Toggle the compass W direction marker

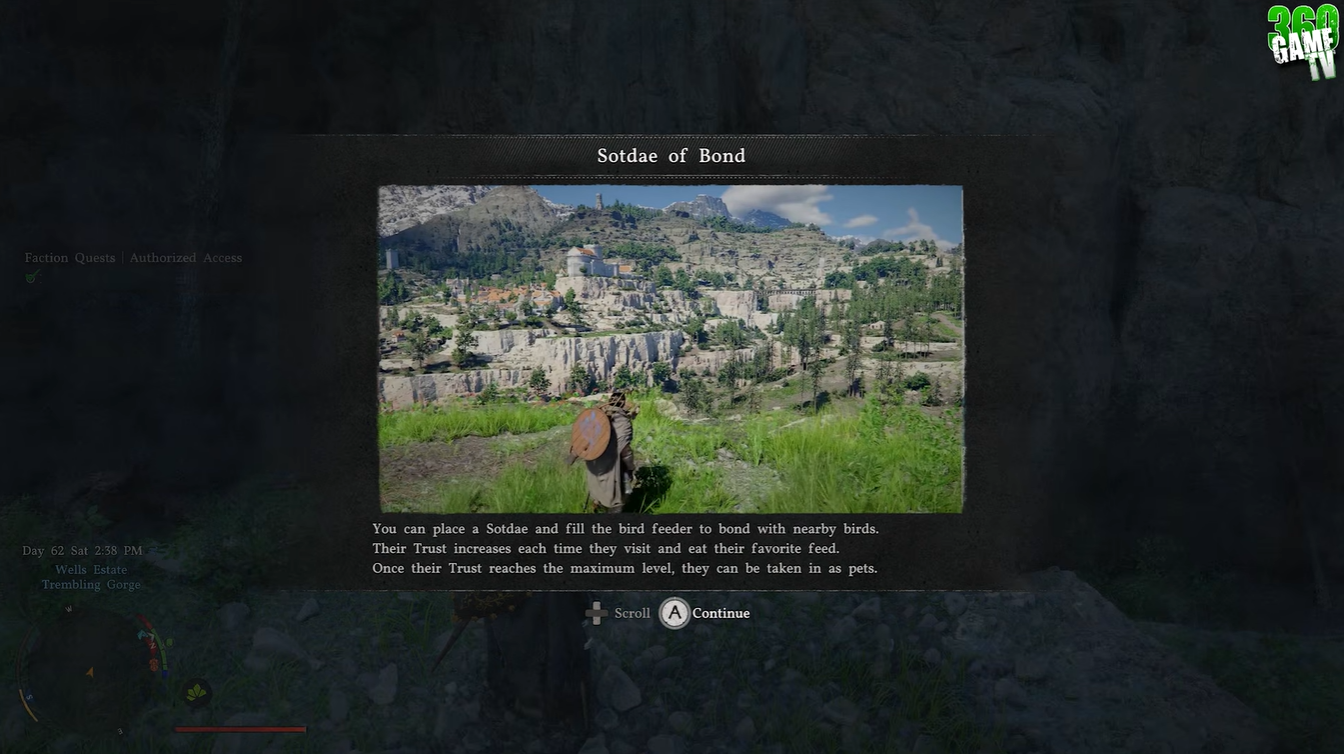[x=68, y=609]
